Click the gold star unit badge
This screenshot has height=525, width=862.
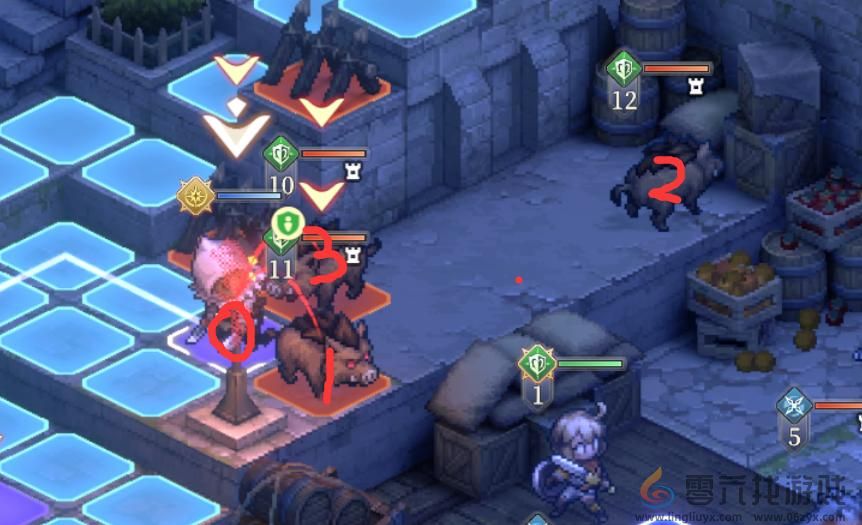coord(194,195)
